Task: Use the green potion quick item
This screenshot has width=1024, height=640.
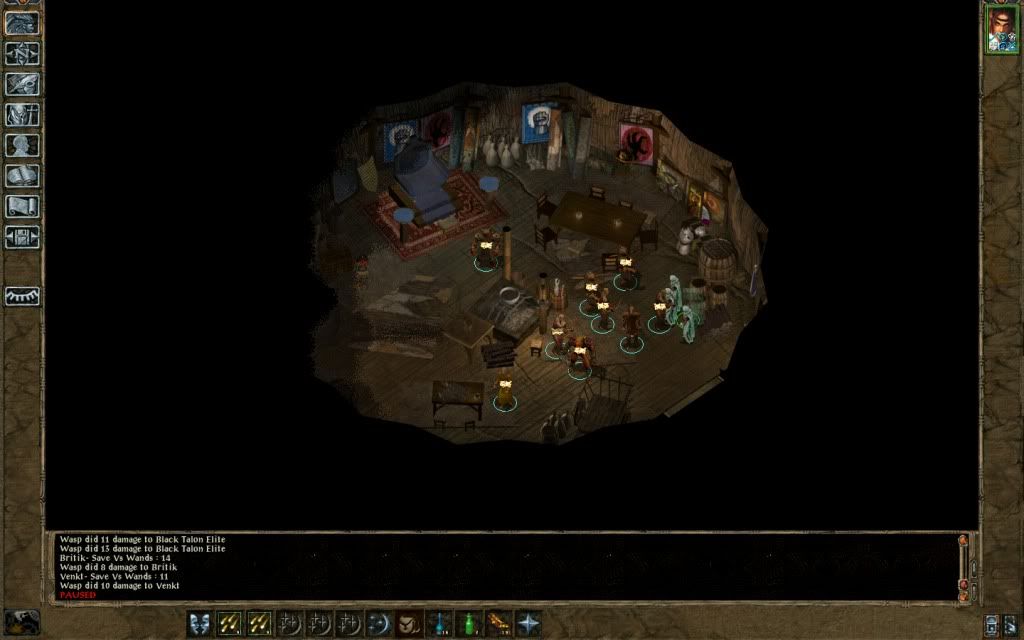Action: [469, 623]
